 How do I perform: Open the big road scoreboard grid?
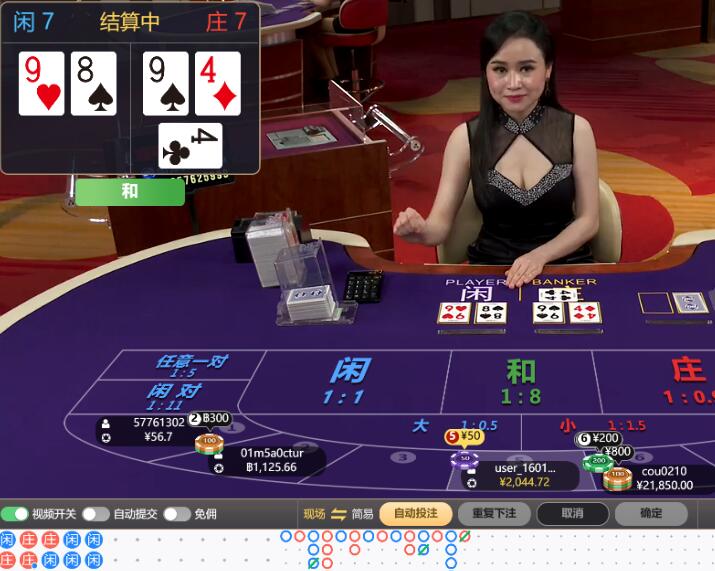[x=380, y=549]
